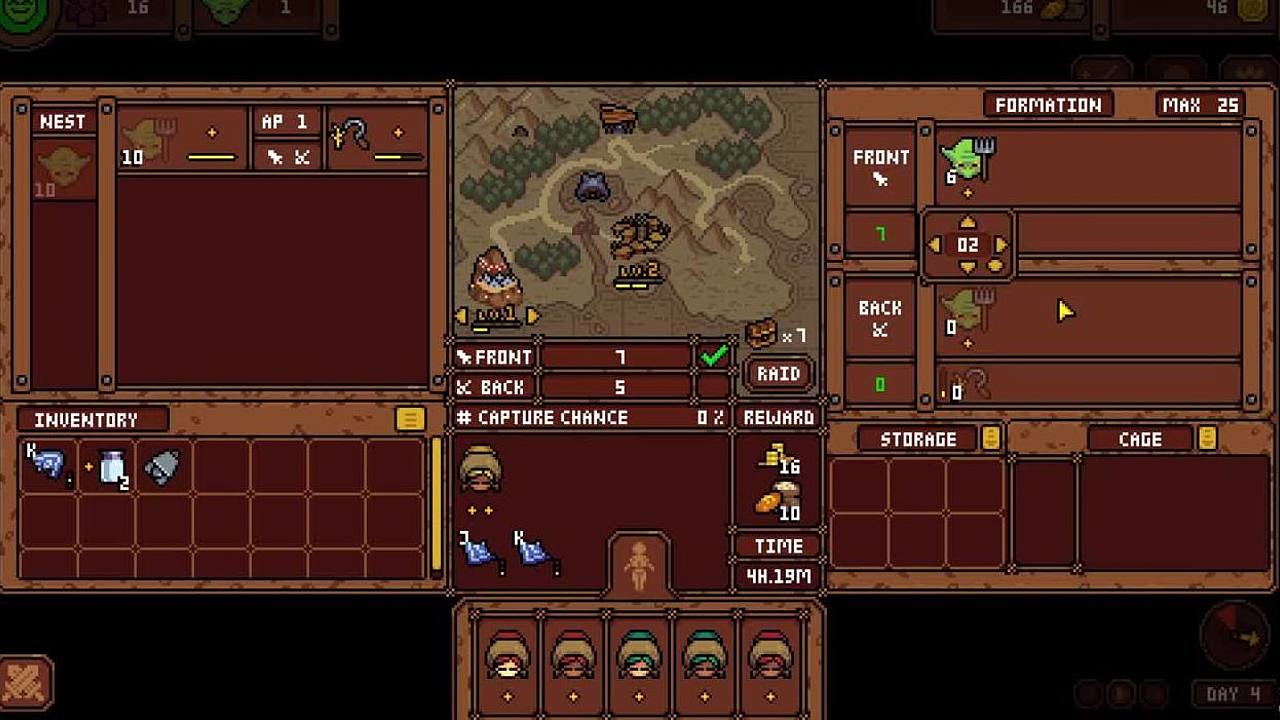Decrease formation count with the down arrow

[967, 266]
